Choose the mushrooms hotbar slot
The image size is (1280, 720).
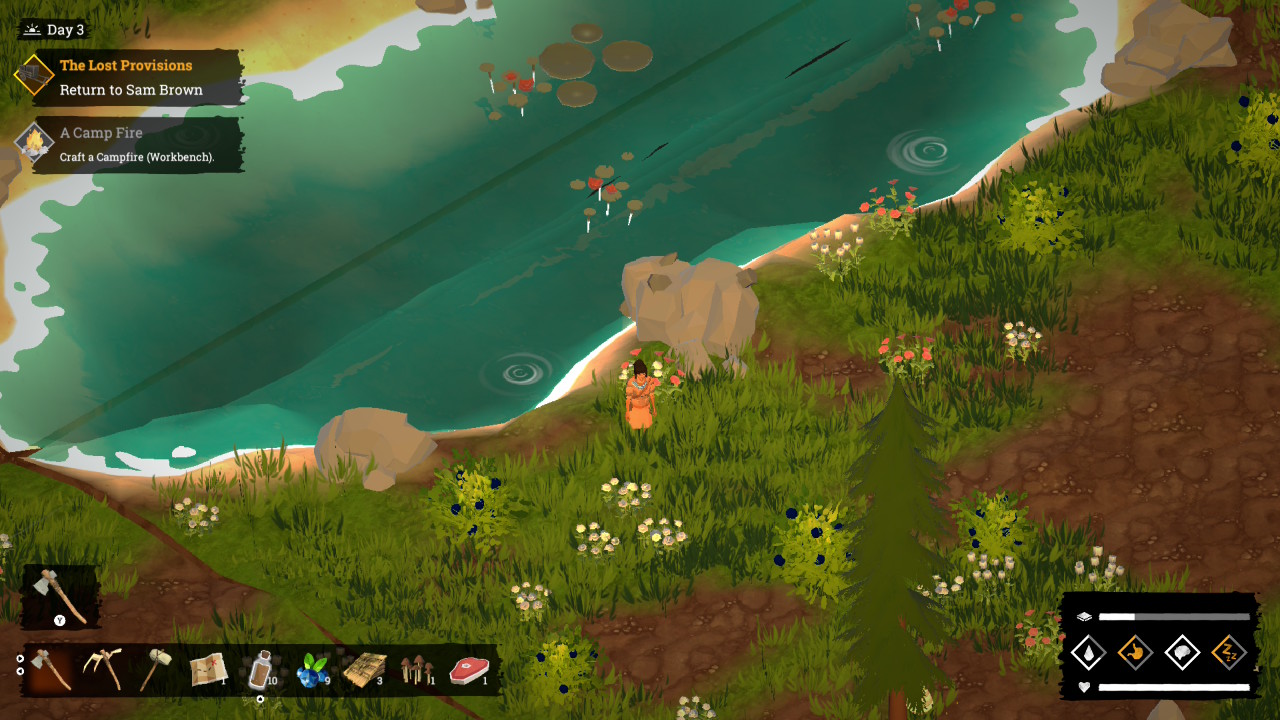point(417,669)
